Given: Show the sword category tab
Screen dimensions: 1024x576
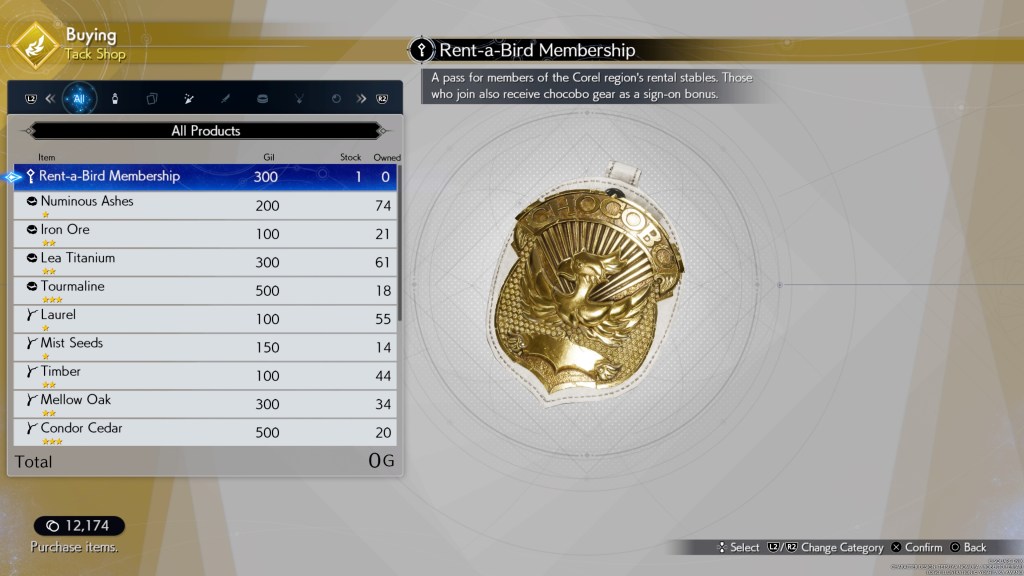Looking at the screenshot, I should 225,99.
